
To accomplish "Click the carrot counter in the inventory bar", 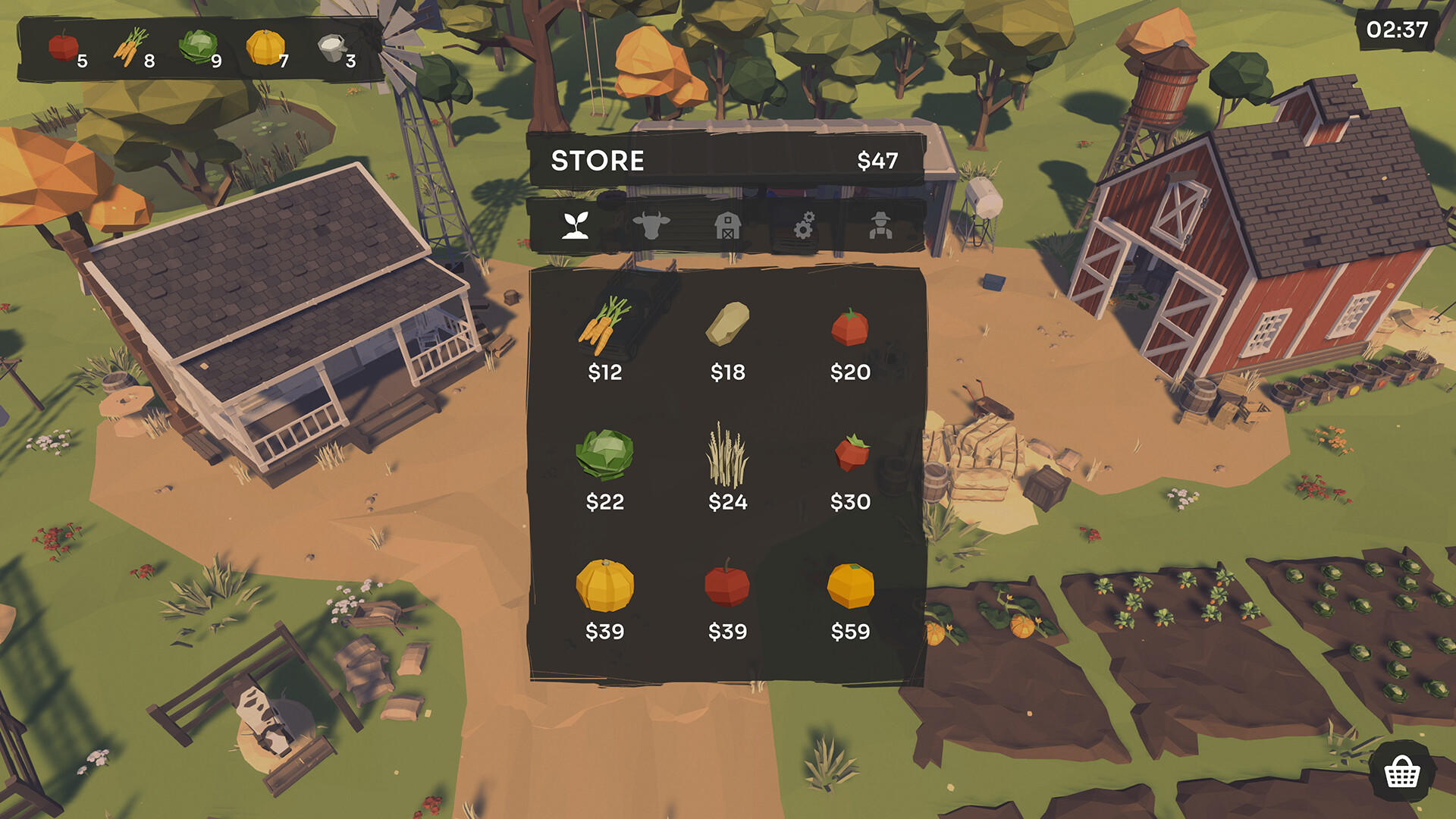I will (130, 45).
